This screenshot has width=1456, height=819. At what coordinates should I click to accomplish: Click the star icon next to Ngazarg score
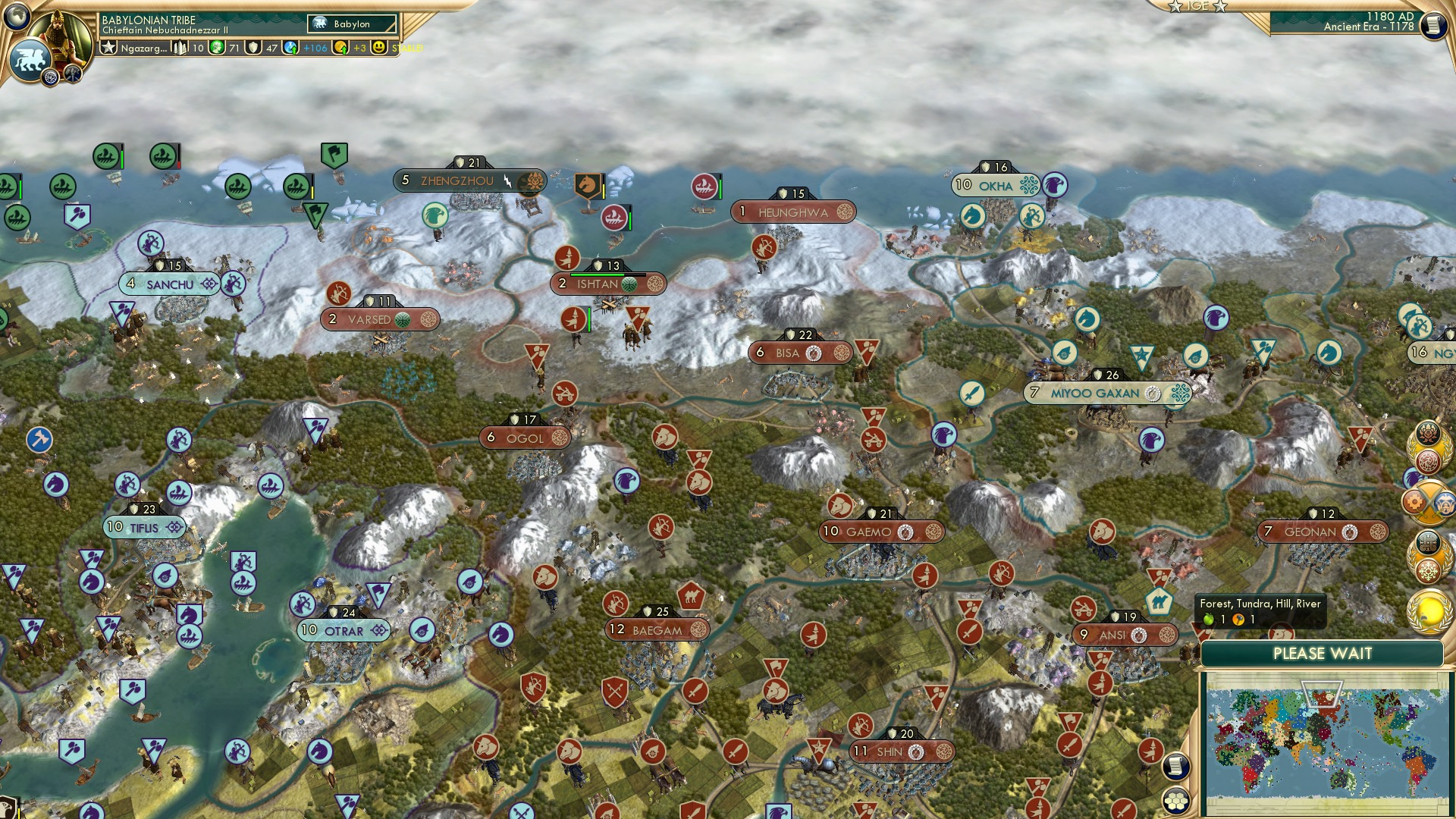(x=108, y=47)
